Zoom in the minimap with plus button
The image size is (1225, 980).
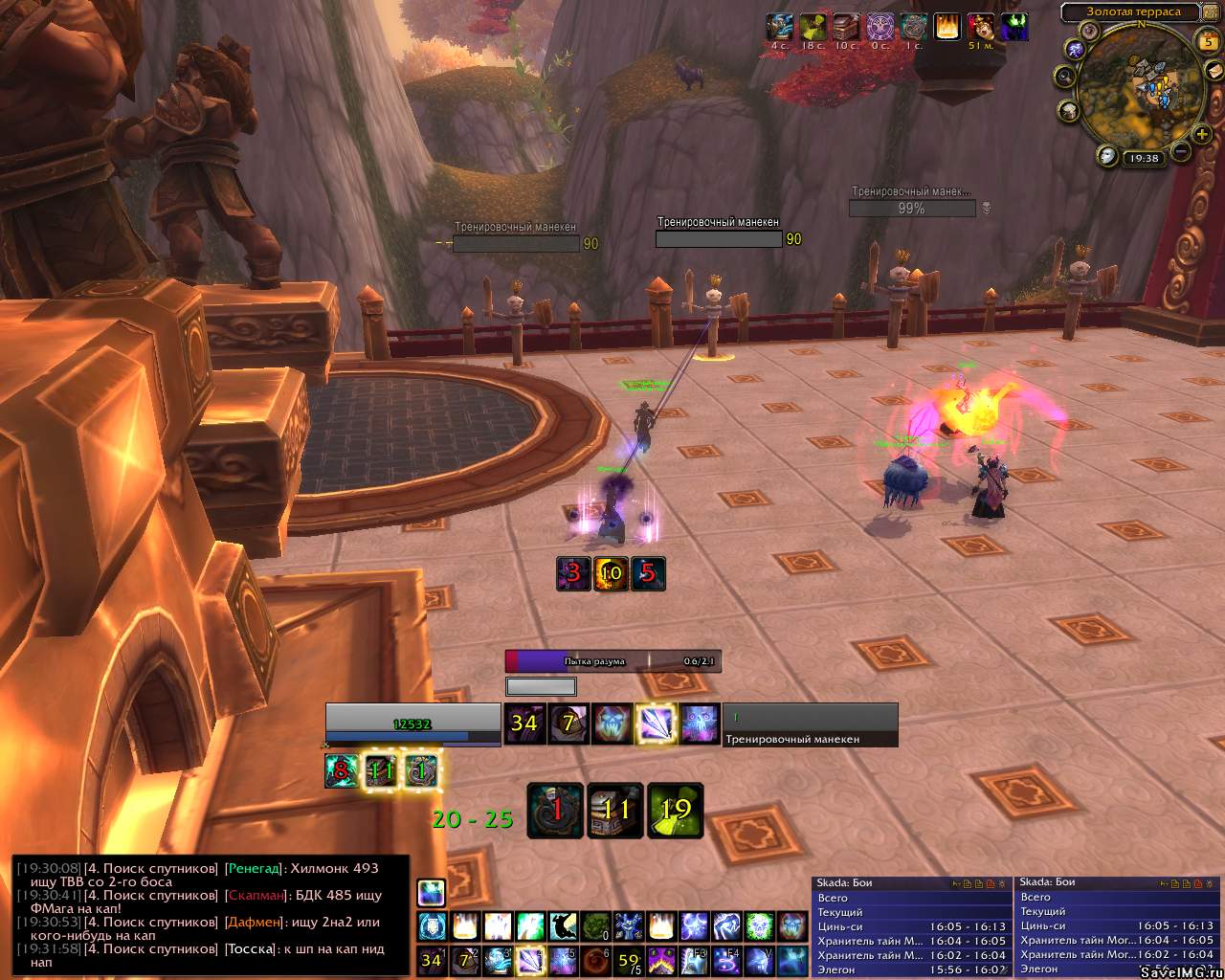click(x=1203, y=134)
